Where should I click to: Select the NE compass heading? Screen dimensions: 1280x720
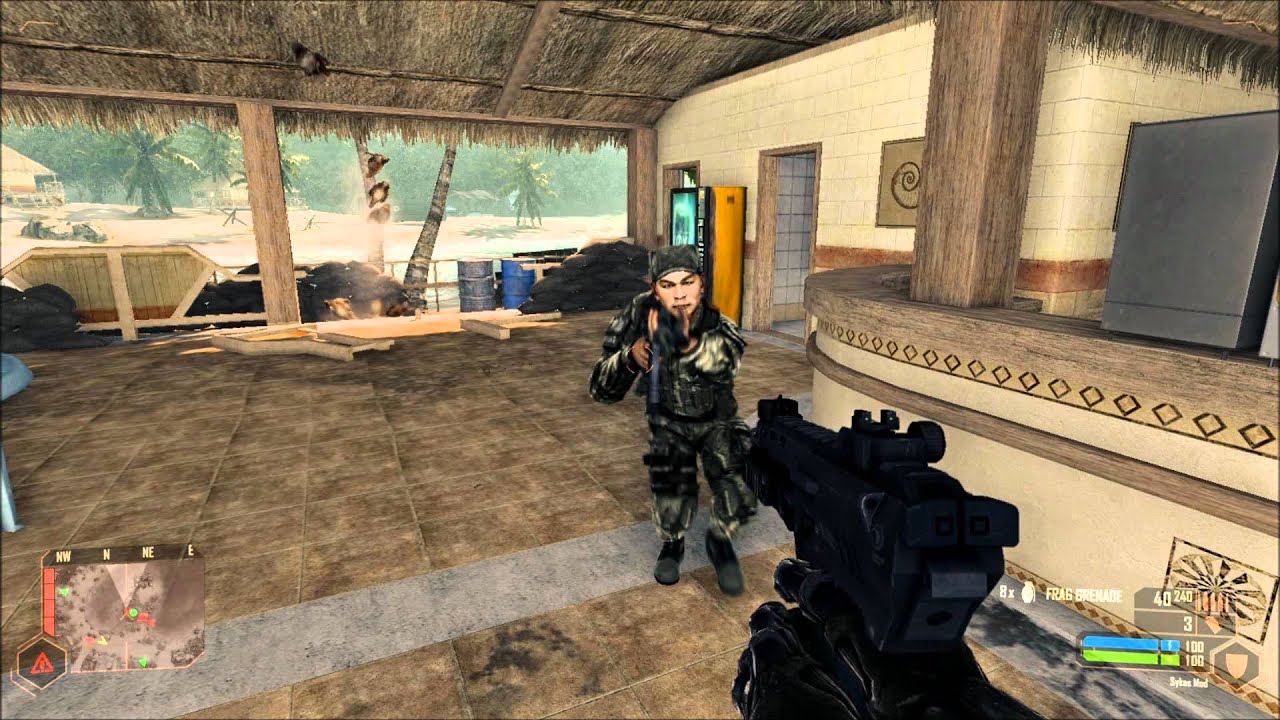[147, 552]
